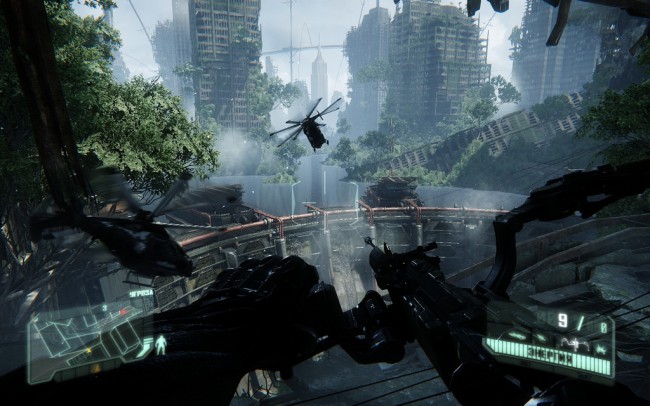Select the nanosuit figure icon

(161, 346)
